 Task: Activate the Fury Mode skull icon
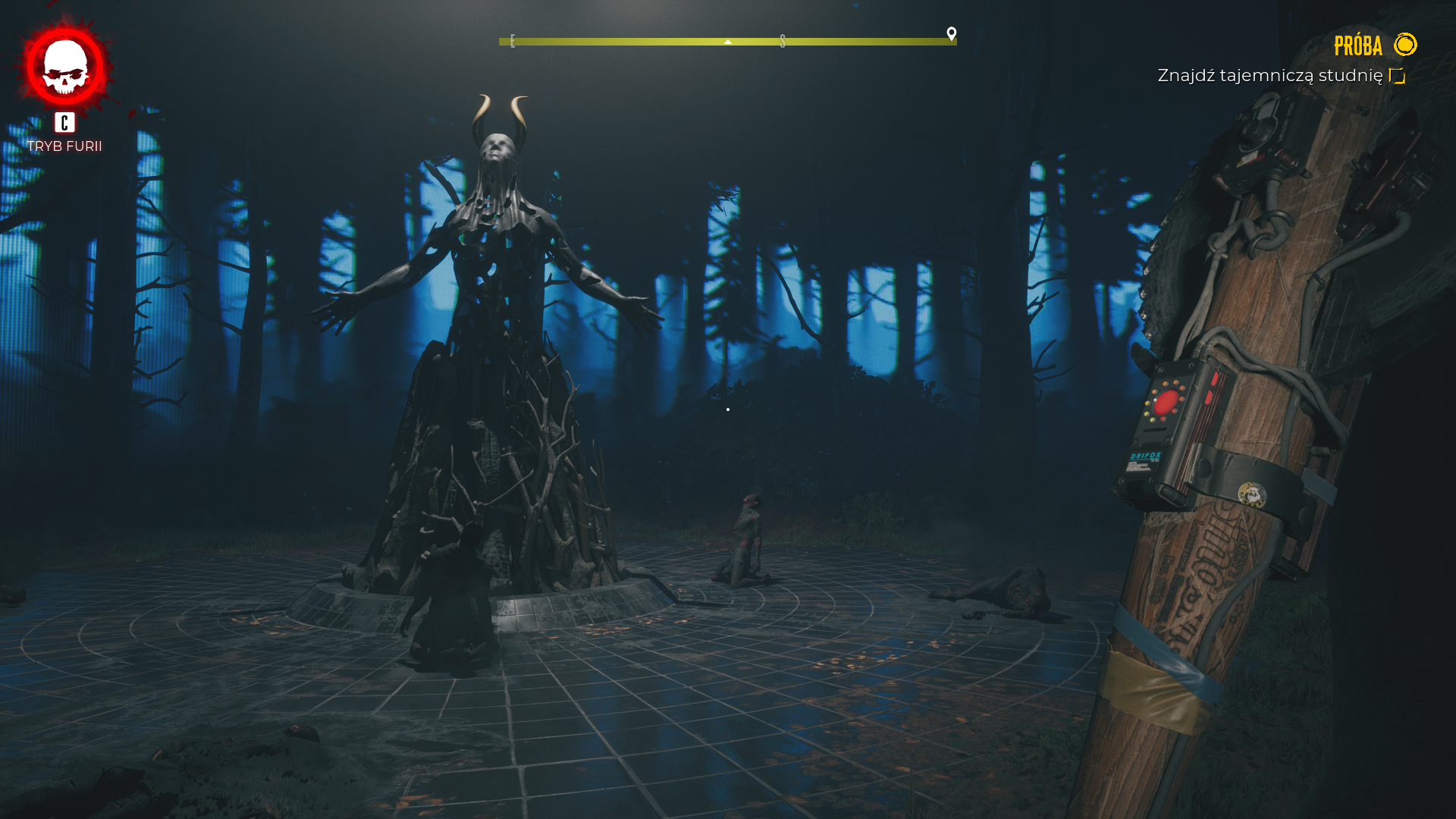65,67
